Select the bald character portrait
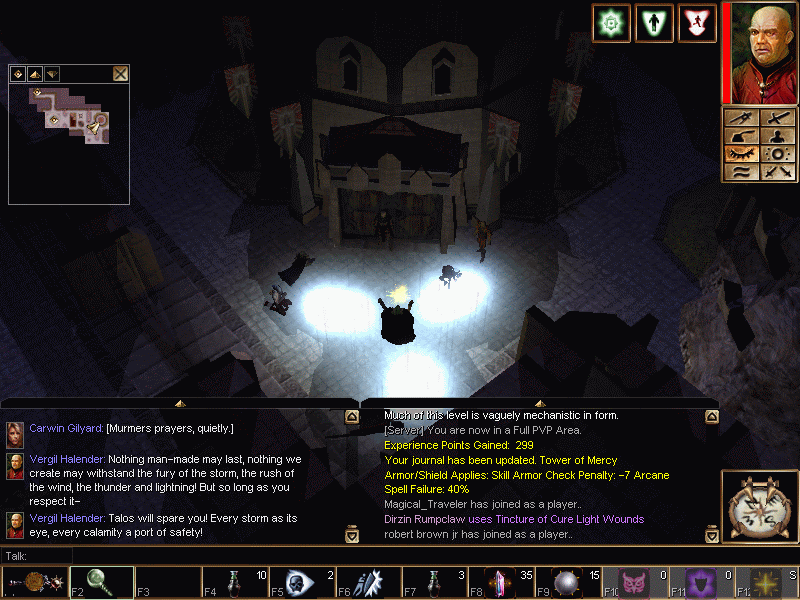Viewport: 800px width, 600px height. (760, 53)
